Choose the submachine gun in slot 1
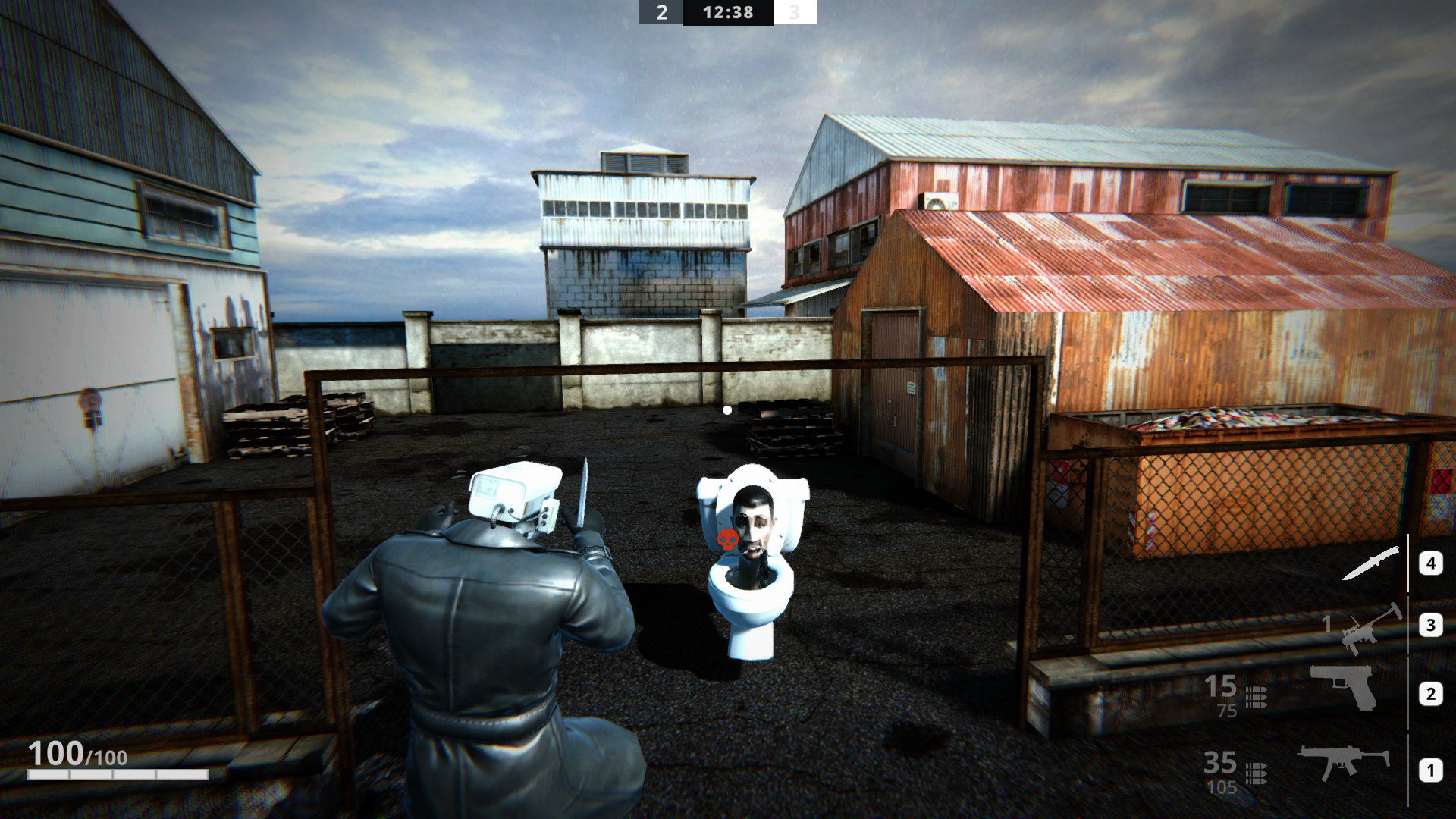The height and width of the screenshot is (819, 1456). click(1343, 761)
